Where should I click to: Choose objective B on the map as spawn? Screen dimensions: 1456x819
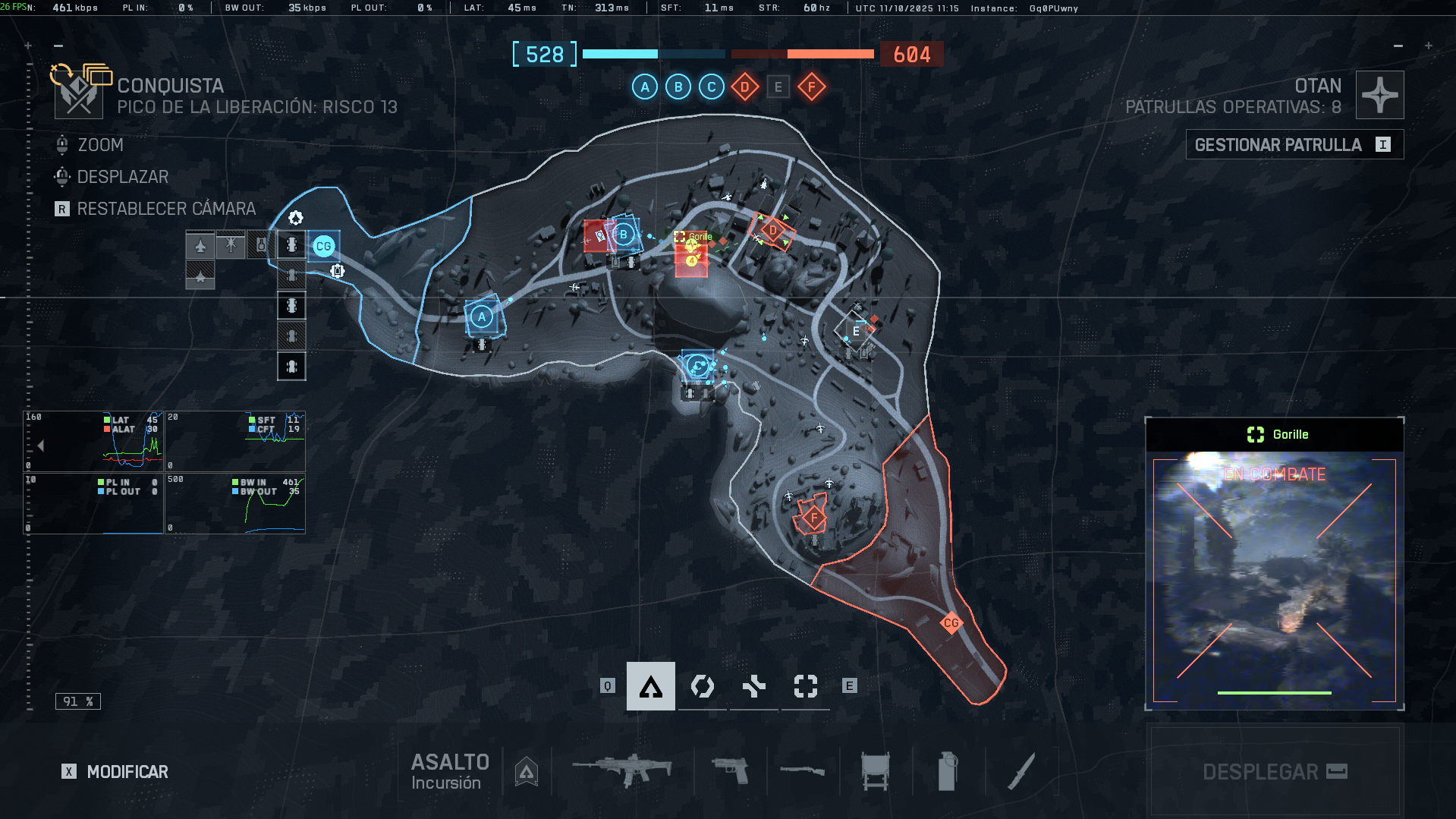[624, 235]
